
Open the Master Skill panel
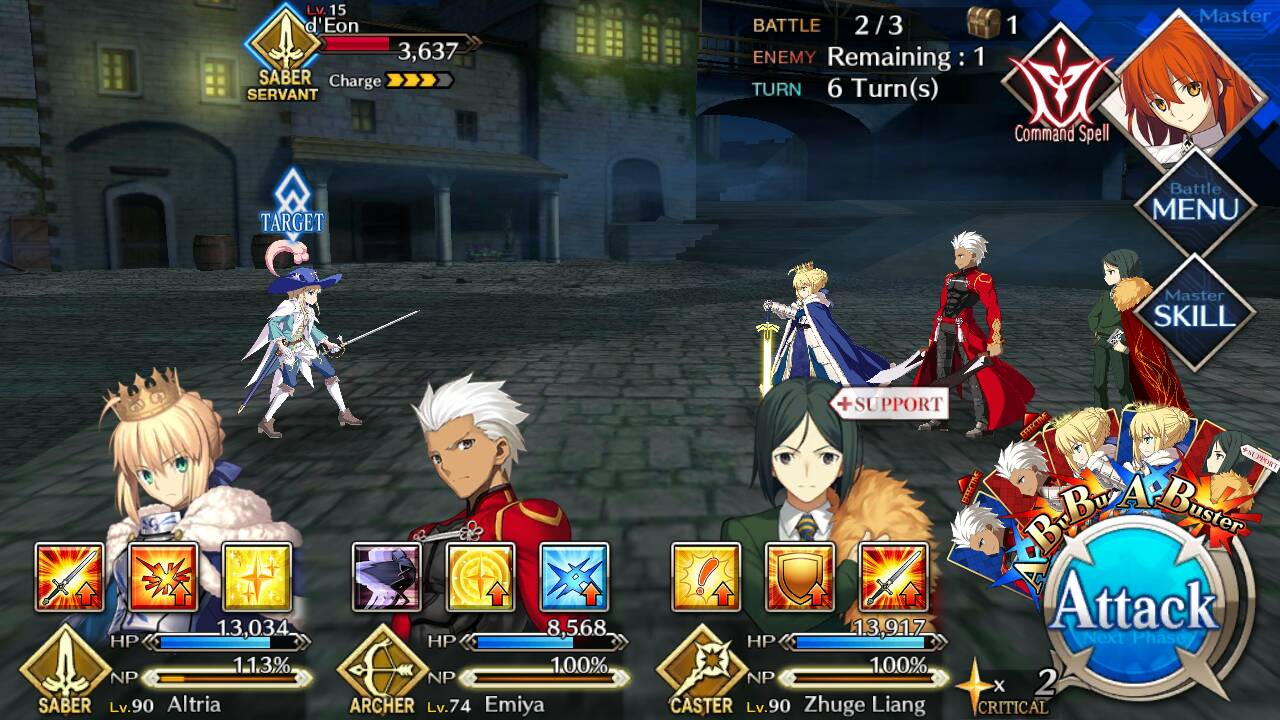1195,309
